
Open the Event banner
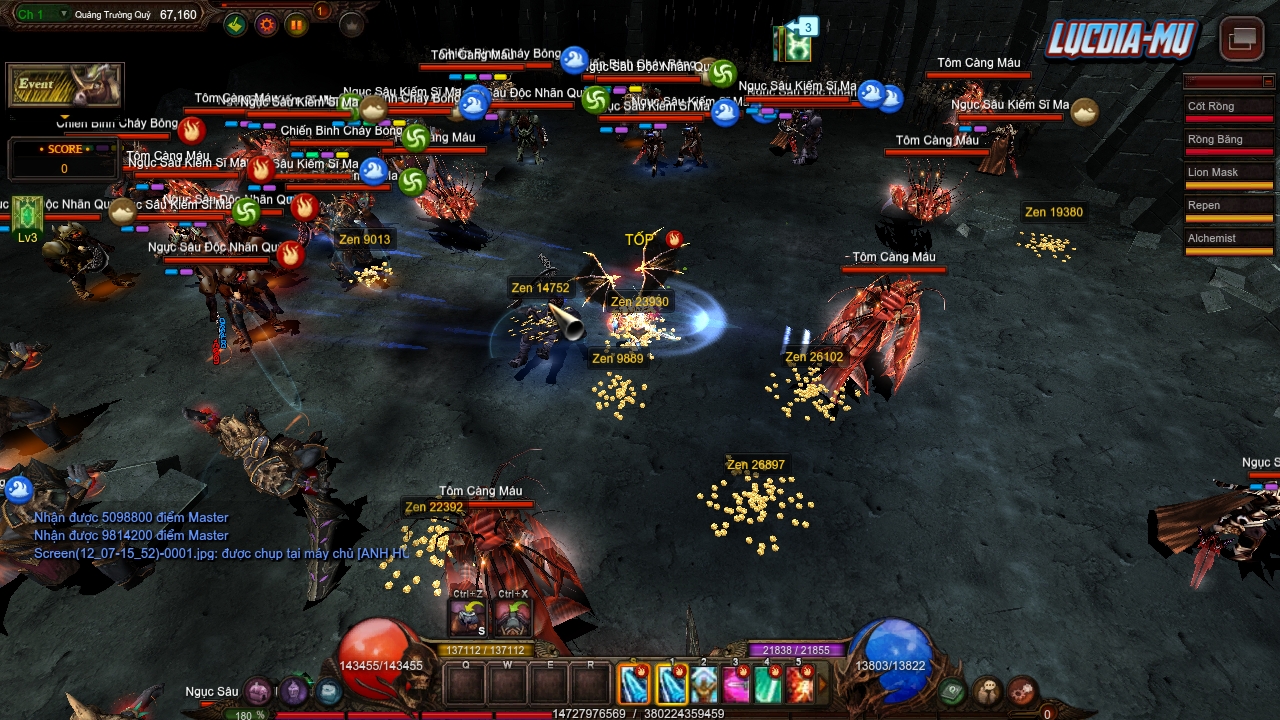(65, 86)
